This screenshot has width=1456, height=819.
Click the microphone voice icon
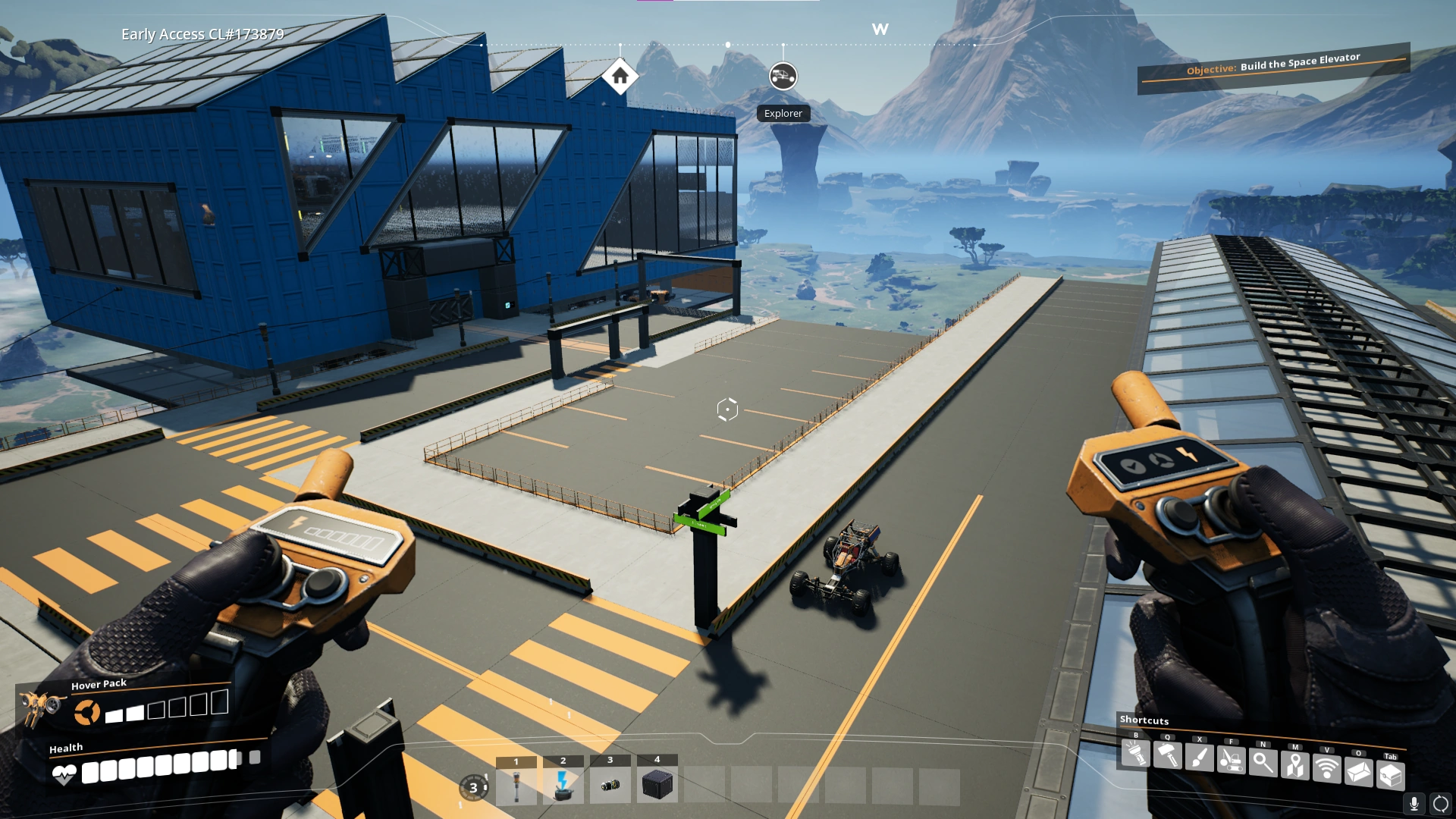click(1414, 804)
